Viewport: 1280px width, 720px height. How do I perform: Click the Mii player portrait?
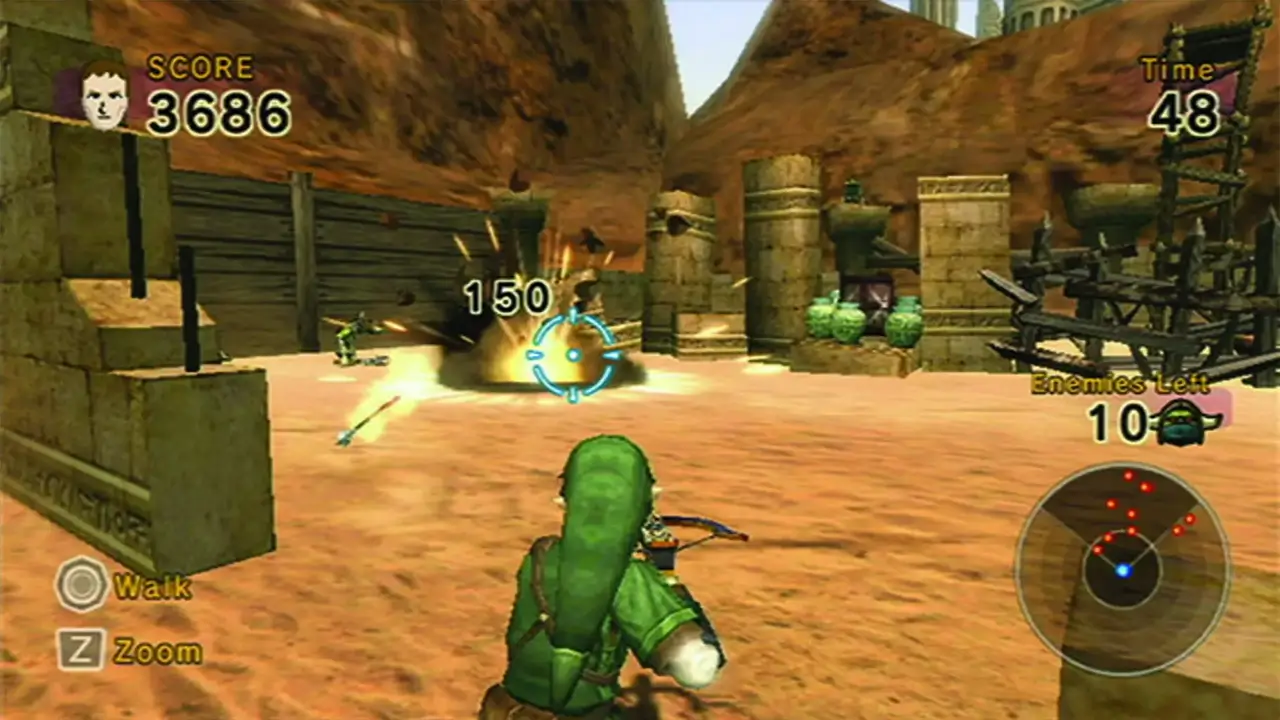(104, 95)
